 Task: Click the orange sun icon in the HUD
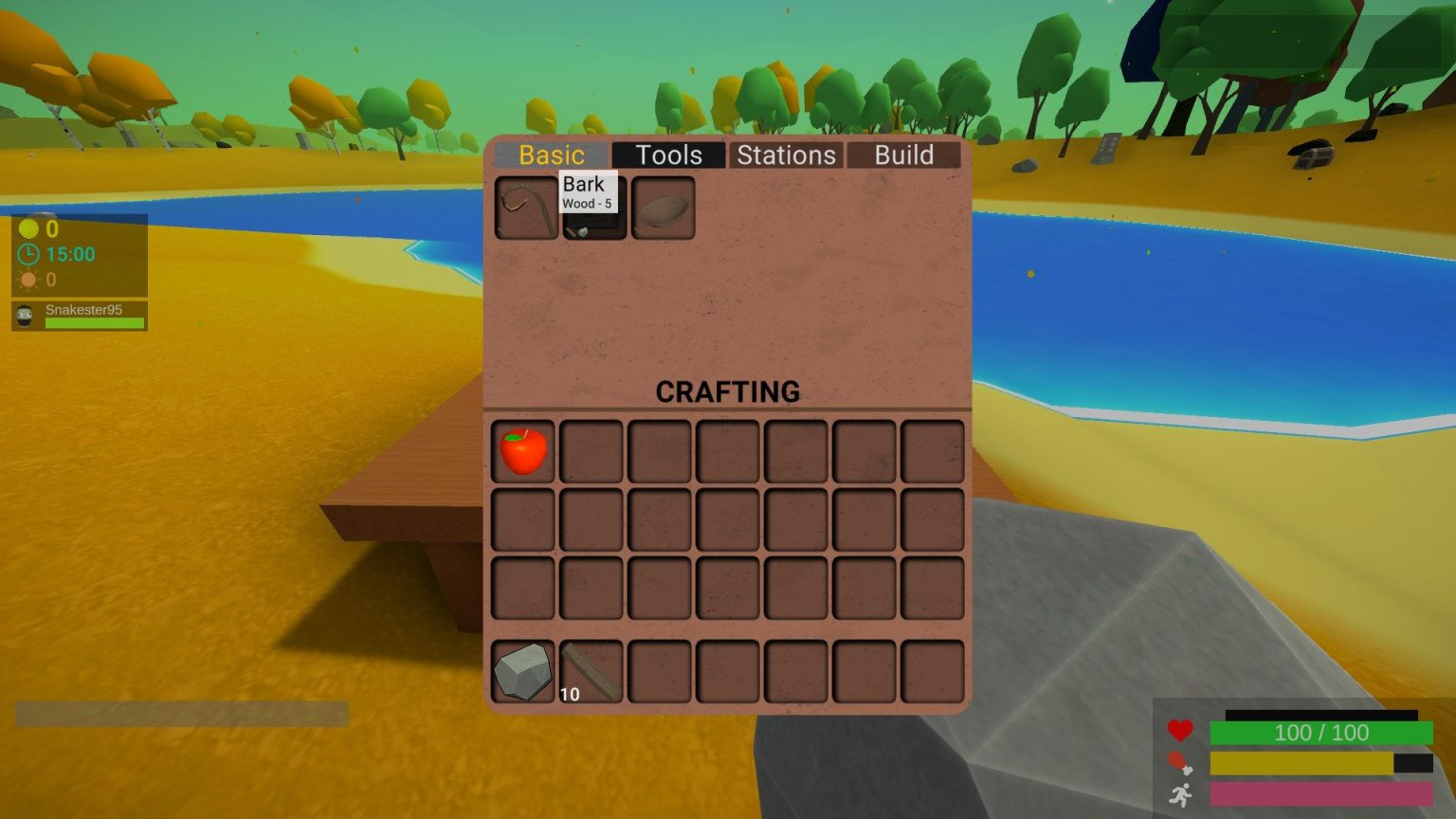click(x=27, y=279)
